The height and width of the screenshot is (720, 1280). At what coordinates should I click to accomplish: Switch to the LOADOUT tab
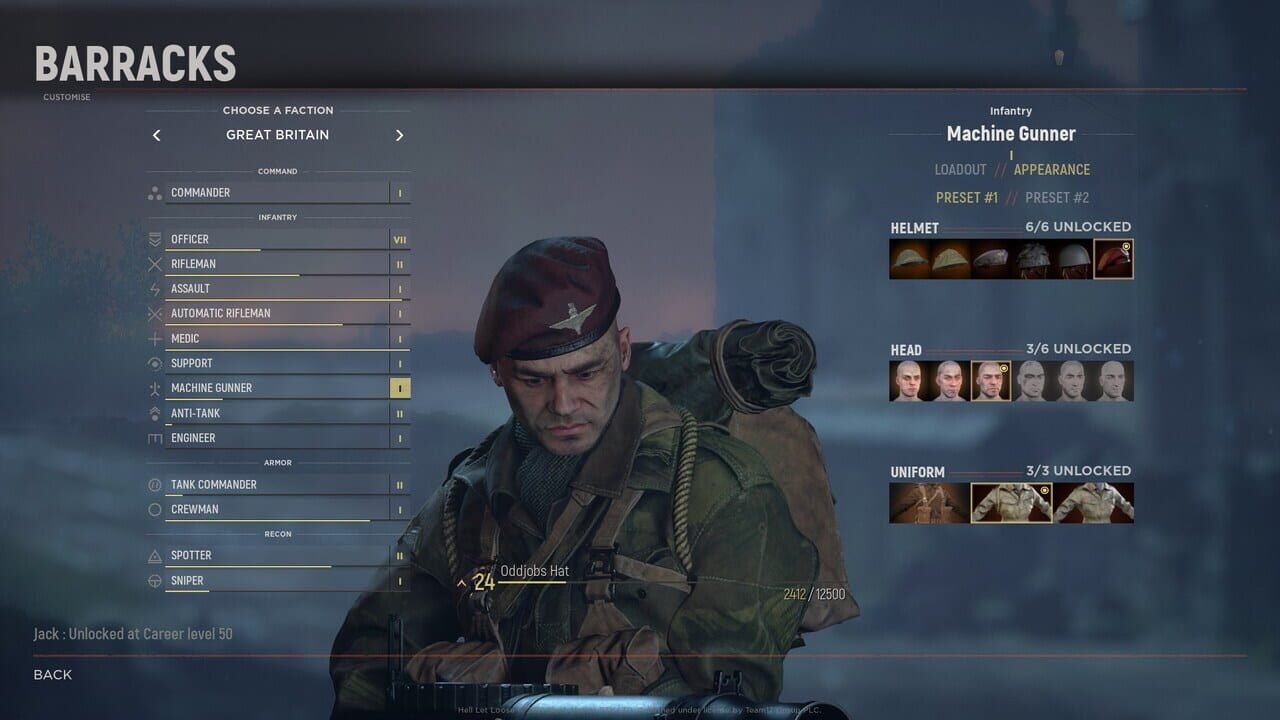961,170
